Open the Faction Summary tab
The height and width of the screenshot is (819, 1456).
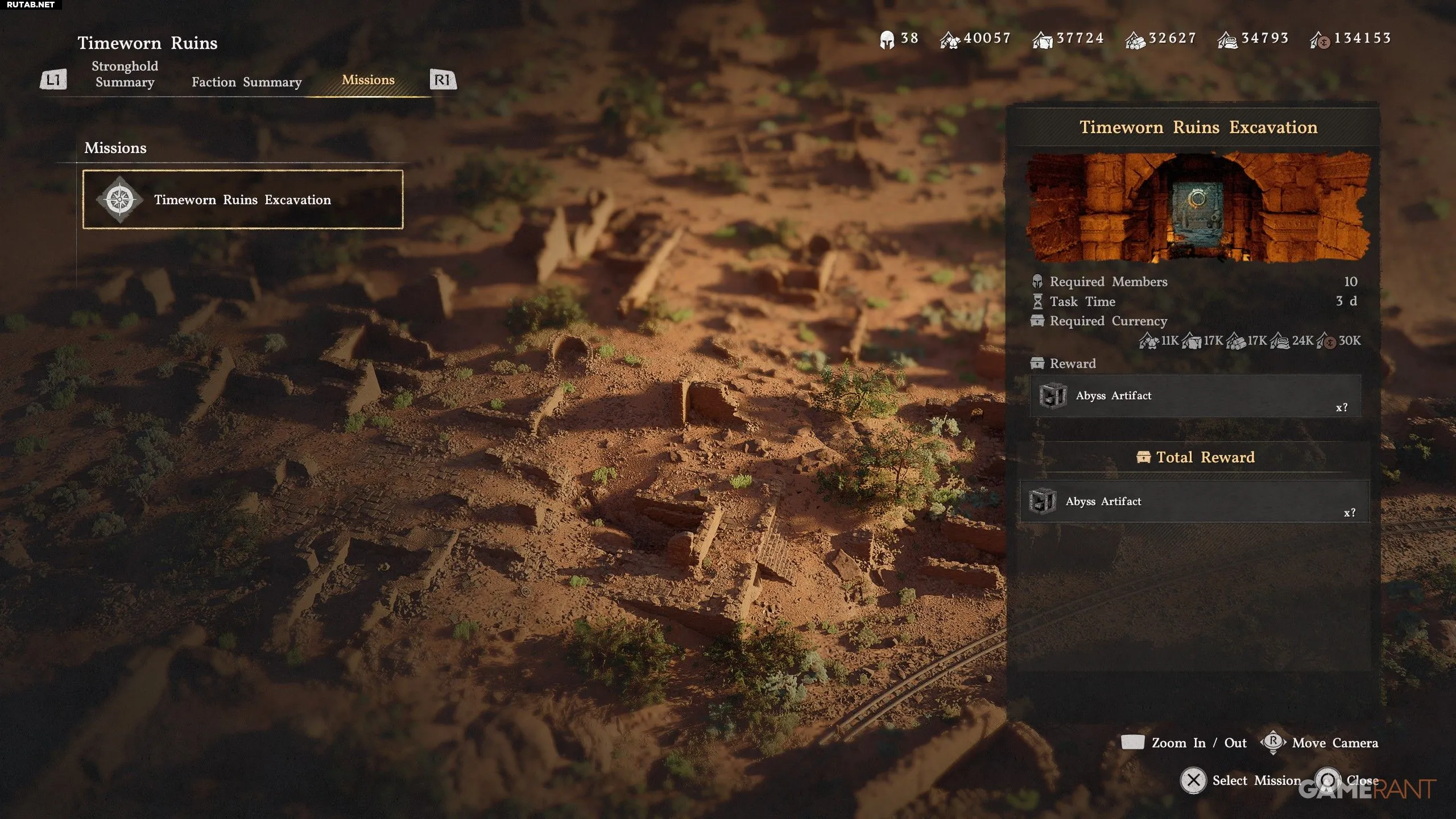coord(246,82)
